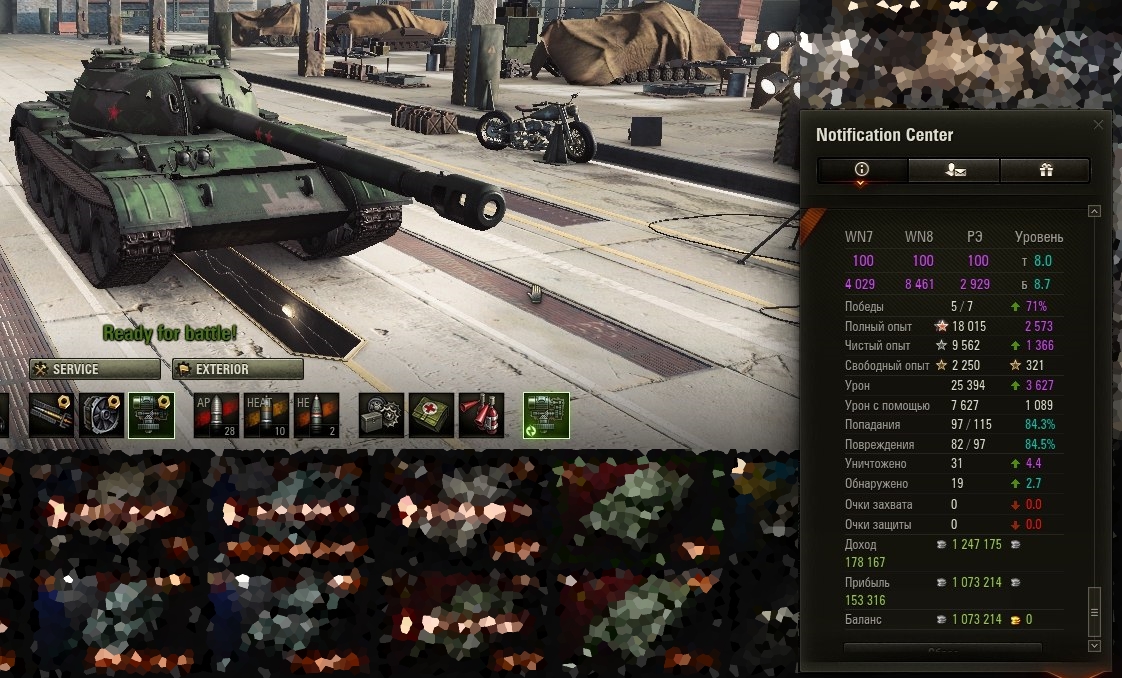Select the highlighted green stabilizer equipment slot
This screenshot has height=678, width=1122.
click(x=152, y=415)
